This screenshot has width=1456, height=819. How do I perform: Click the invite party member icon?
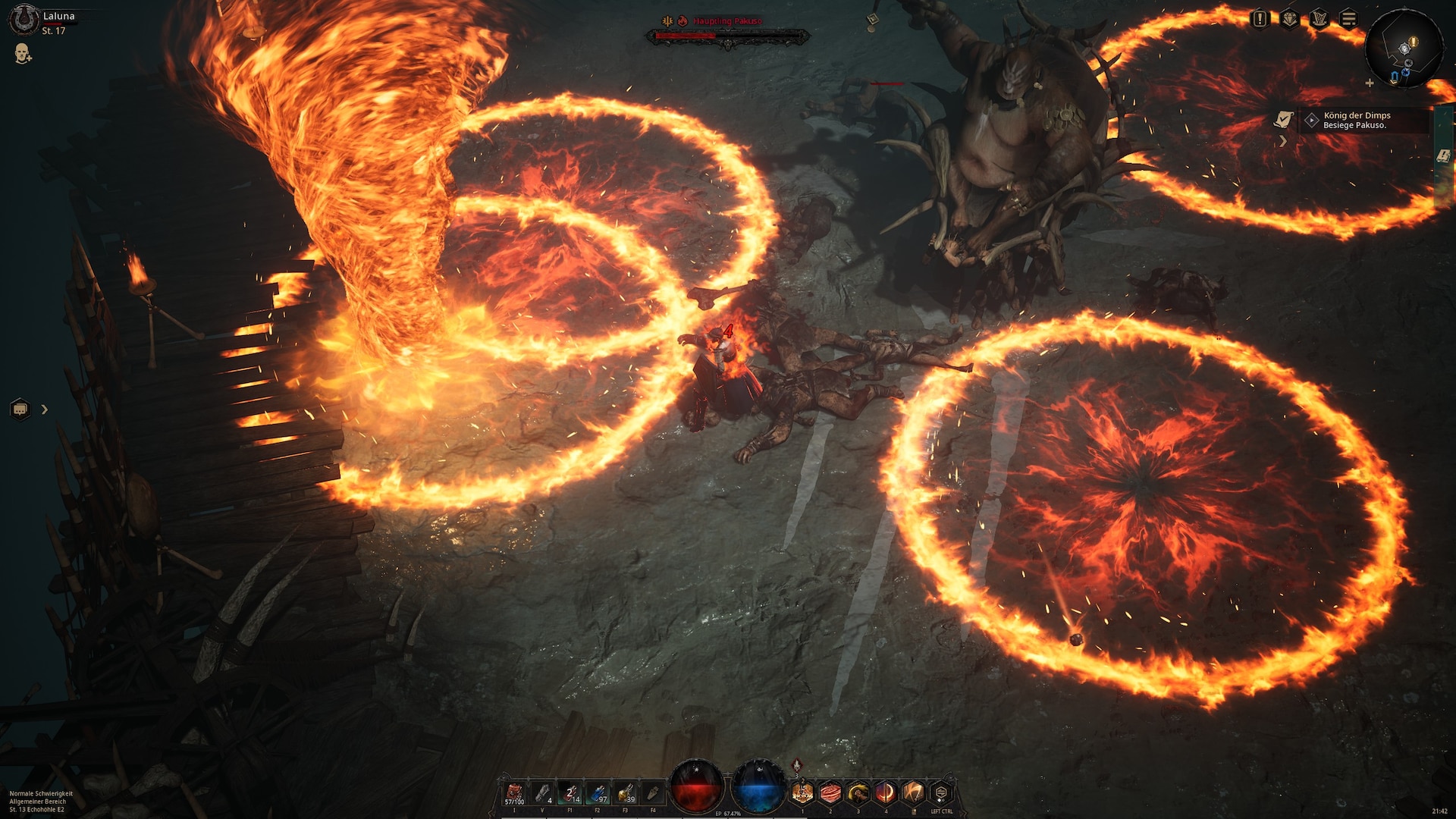tap(23, 54)
